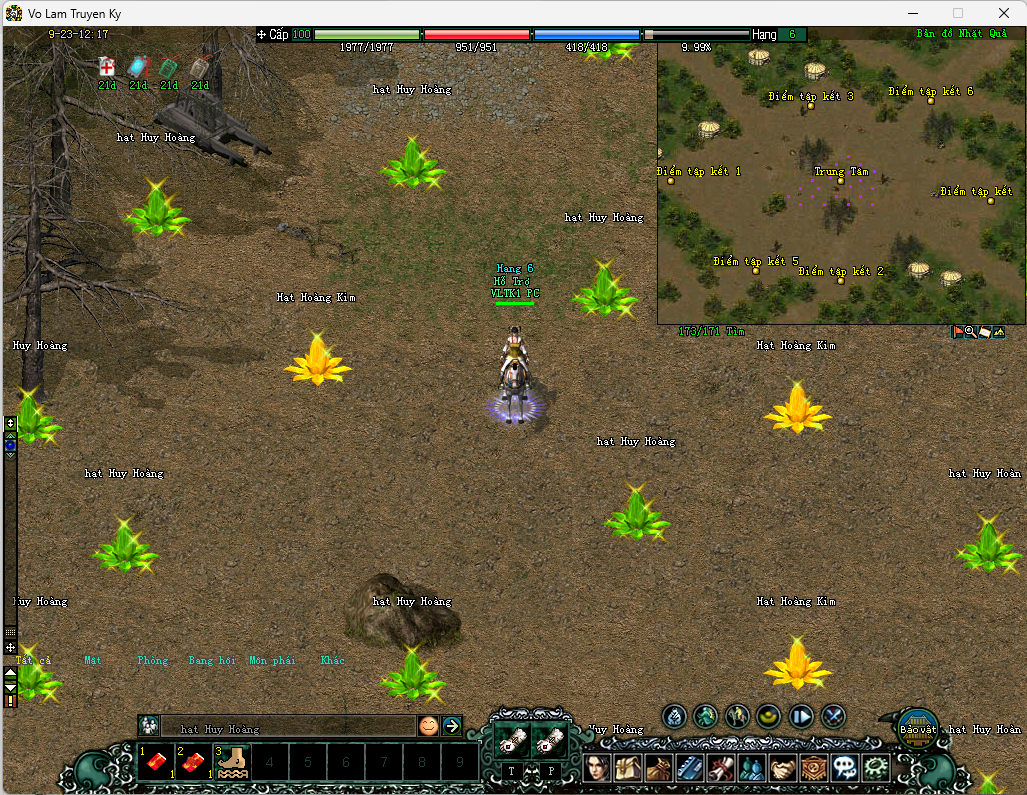The height and width of the screenshot is (795, 1027).
Task: Click the red cross first-aid buff icon
Action: point(107,67)
